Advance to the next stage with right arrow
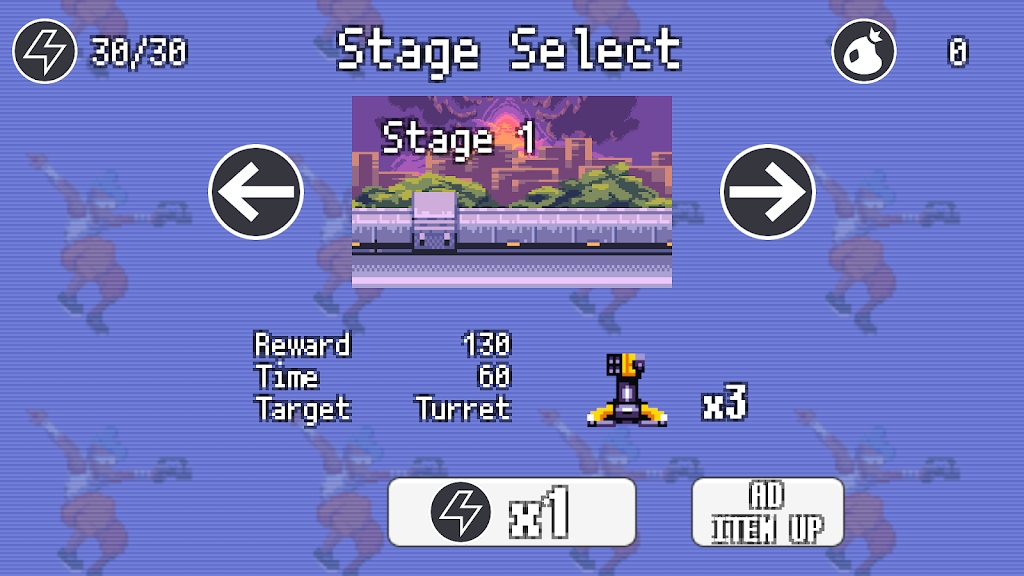The width and height of the screenshot is (1024, 576). pos(768,192)
